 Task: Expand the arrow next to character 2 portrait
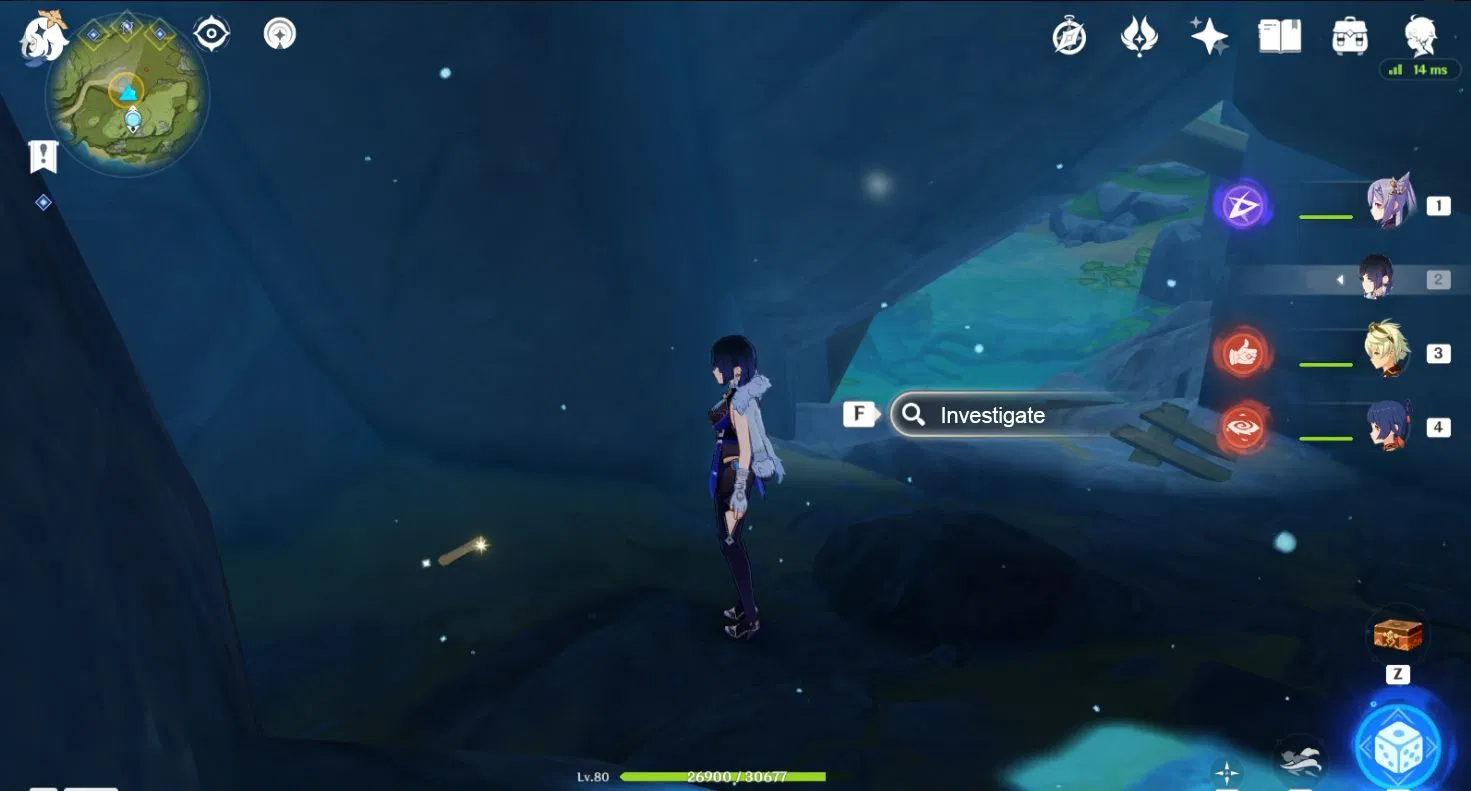coord(1339,279)
